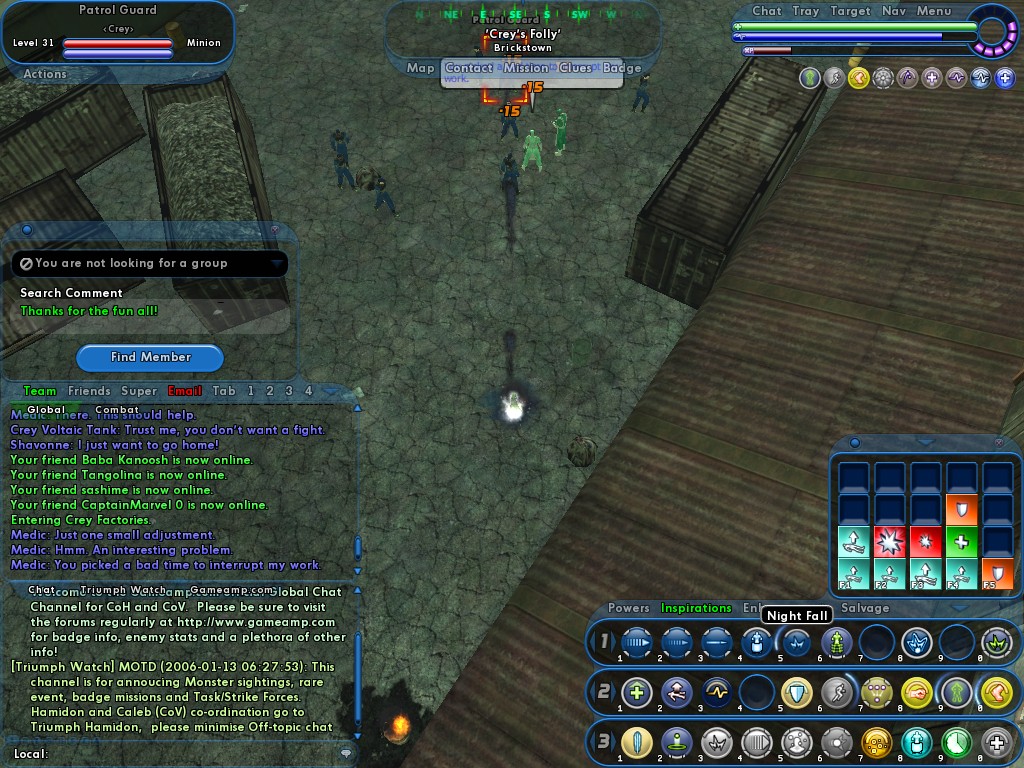Open the group search status dropdown
Viewport: 1024px width, 768px height.
tap(276, 263)
